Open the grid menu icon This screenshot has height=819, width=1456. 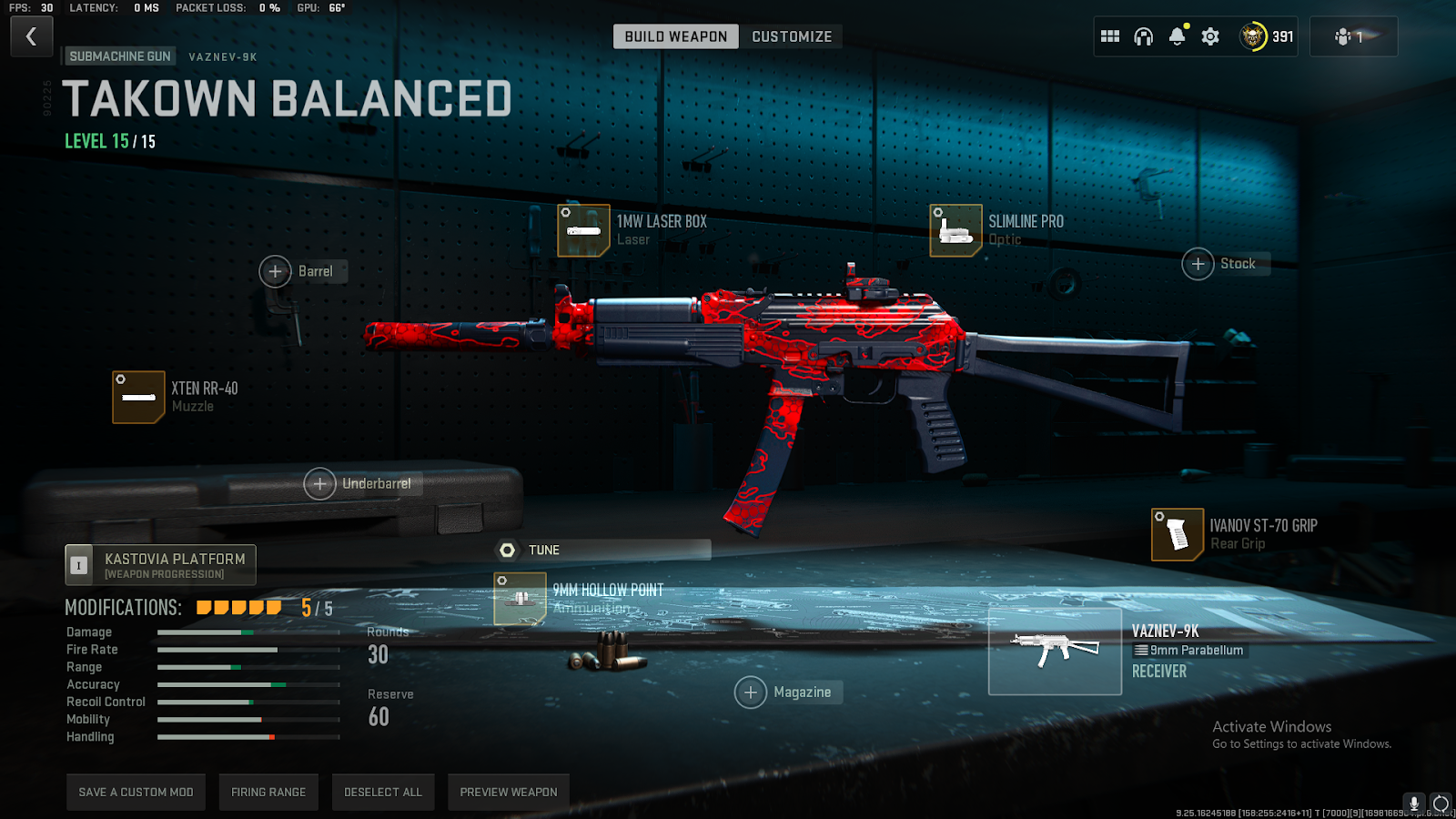click(1110, 36)
